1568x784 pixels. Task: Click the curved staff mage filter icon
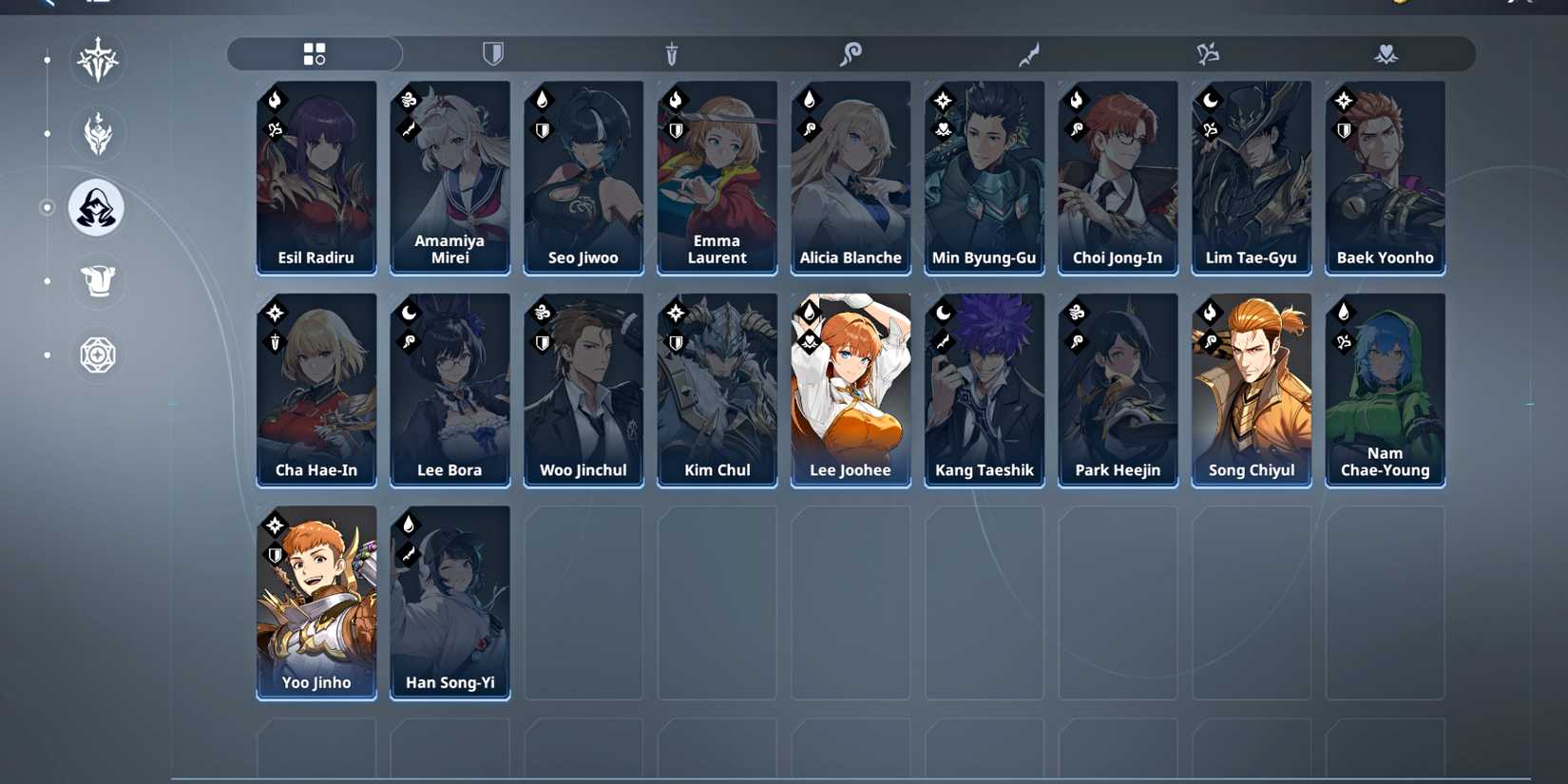coord(852,54)
